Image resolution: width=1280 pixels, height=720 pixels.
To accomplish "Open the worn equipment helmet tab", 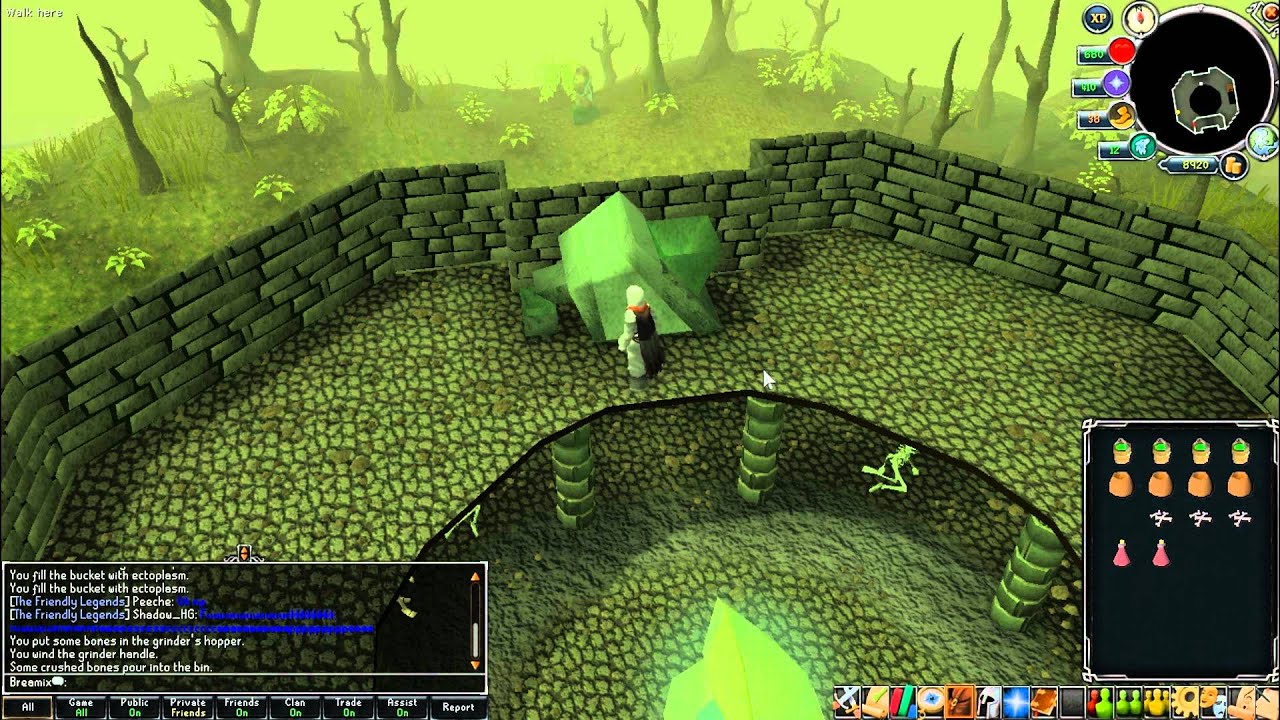I will 988,699.
